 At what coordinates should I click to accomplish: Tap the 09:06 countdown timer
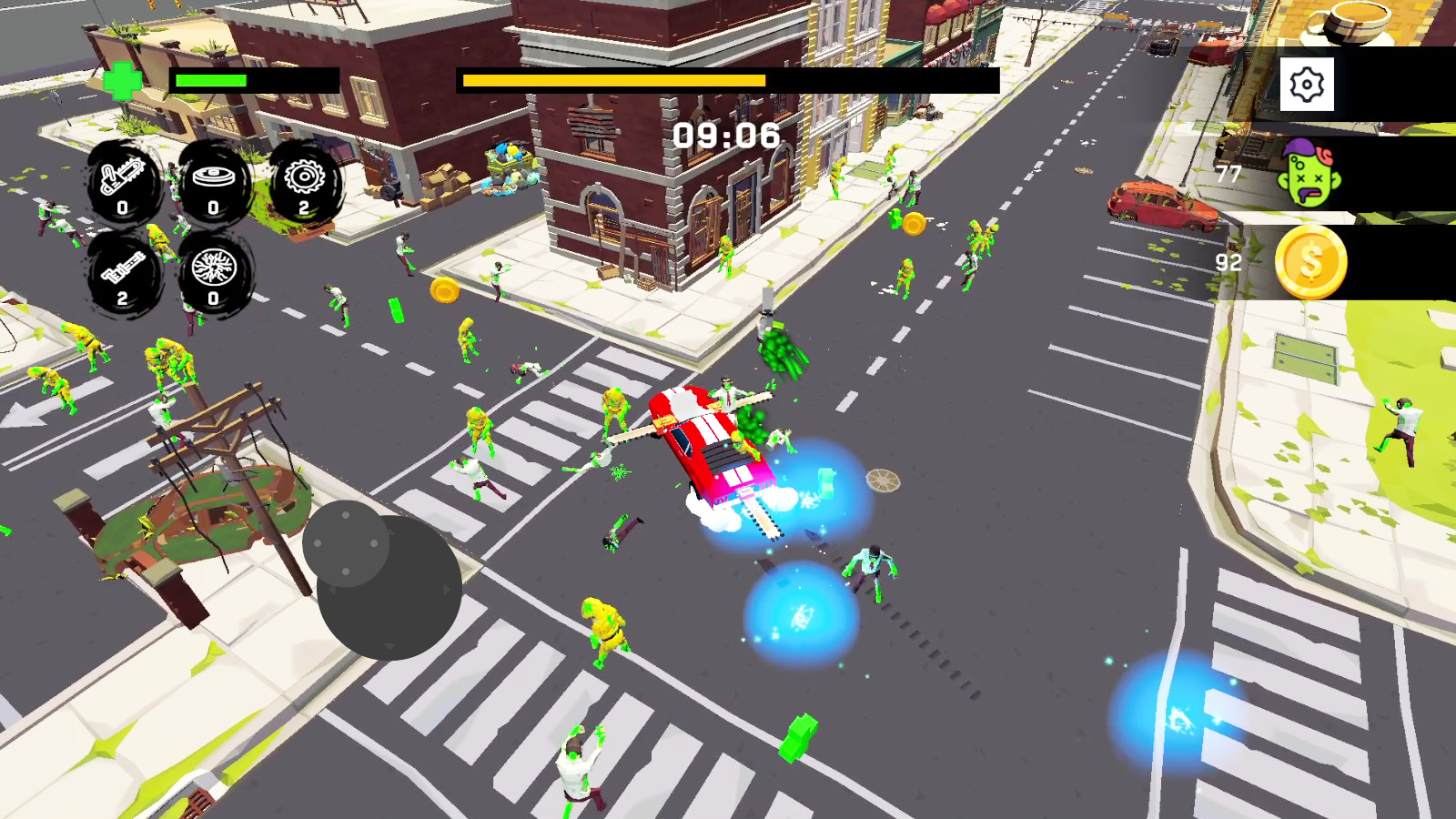pos(723,136)
